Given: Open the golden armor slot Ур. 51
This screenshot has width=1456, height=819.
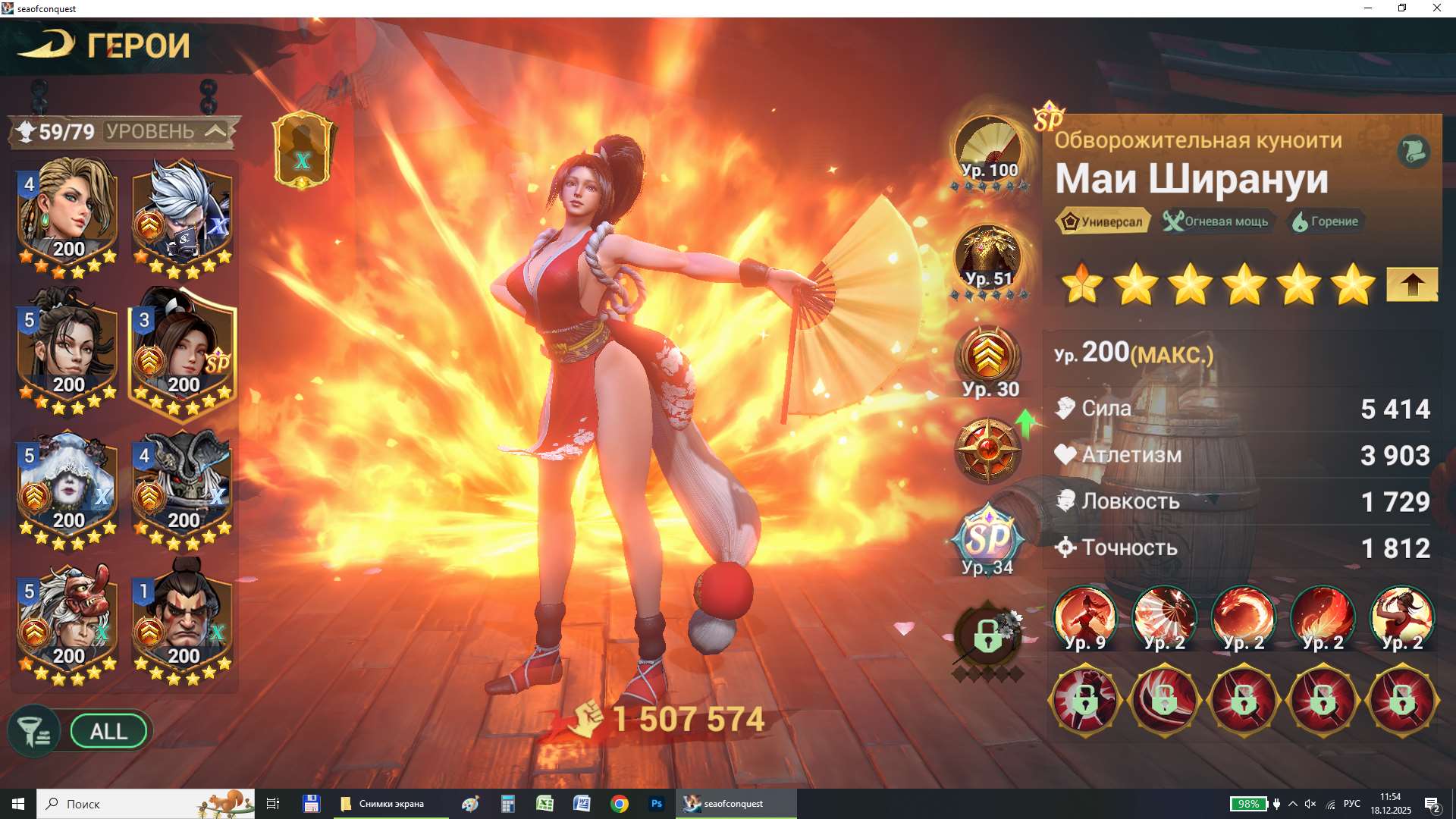Looking at the screenshot, I should point(988,259).
